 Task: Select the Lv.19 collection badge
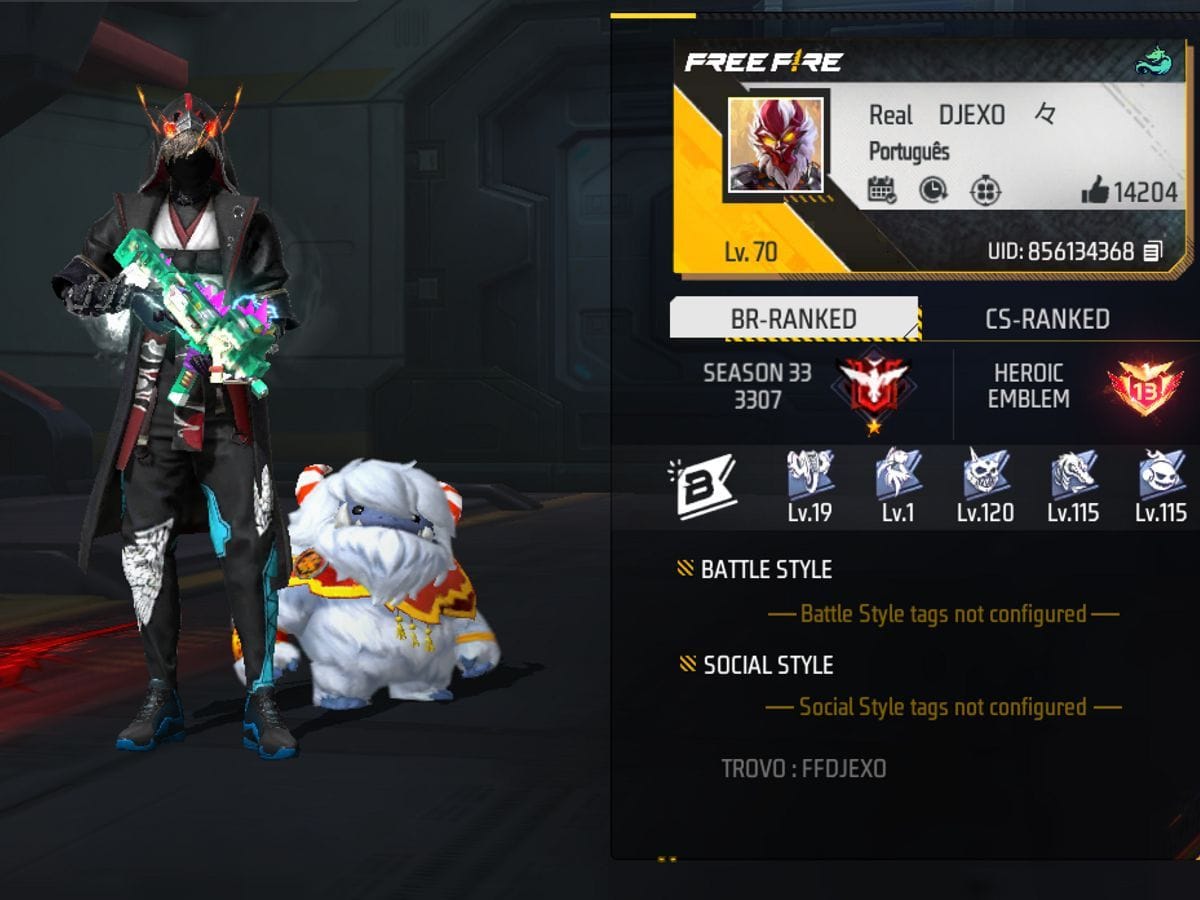810,475
